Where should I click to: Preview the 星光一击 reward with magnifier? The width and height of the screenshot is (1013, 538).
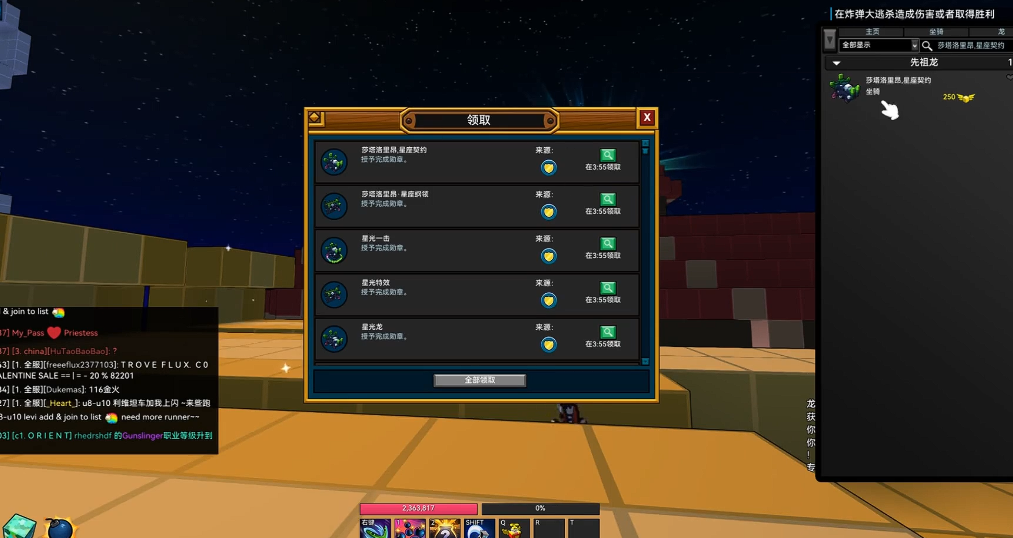tap(607, 243)
